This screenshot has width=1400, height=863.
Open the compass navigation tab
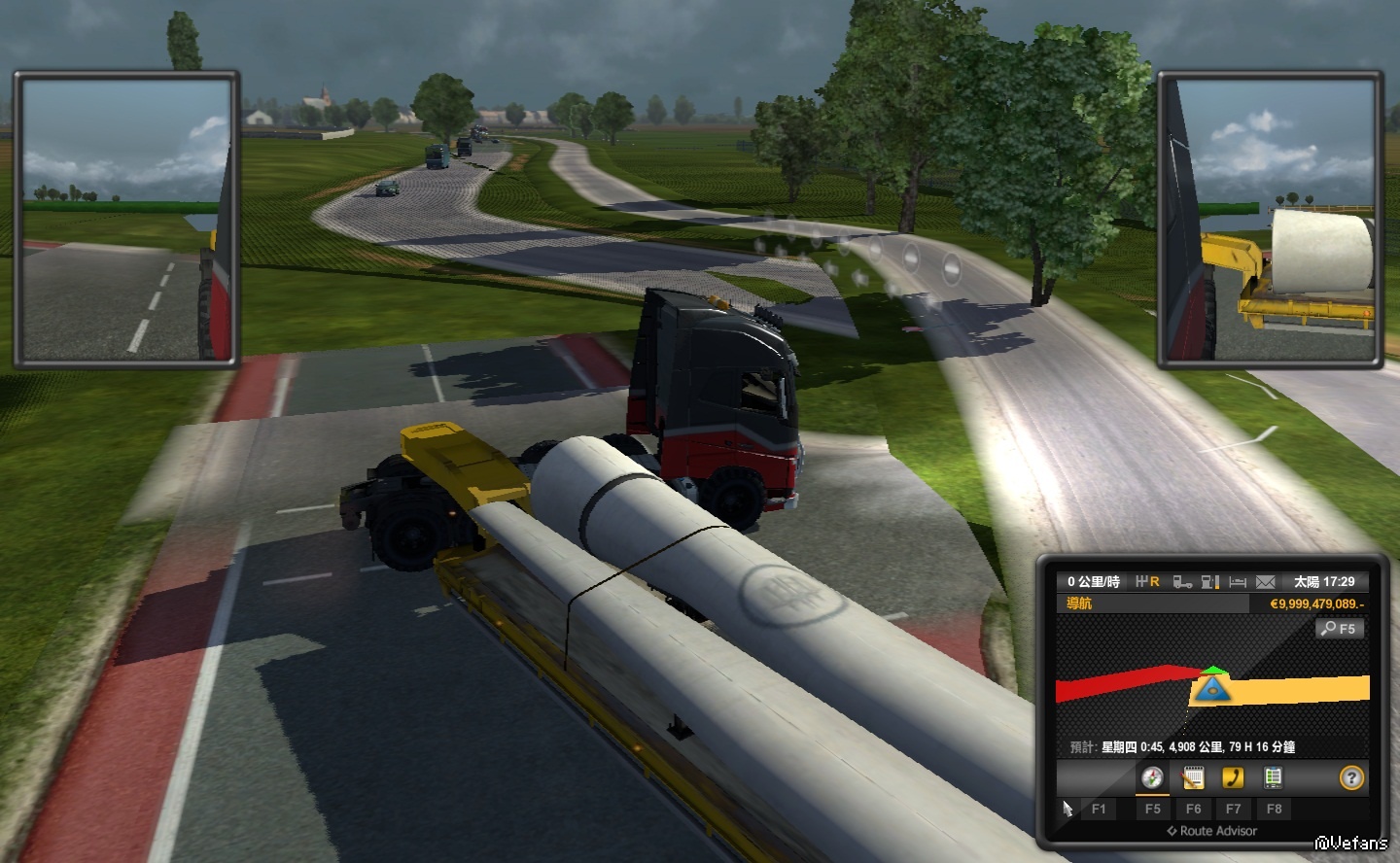pyautogui.click(x=1152, y=777)
